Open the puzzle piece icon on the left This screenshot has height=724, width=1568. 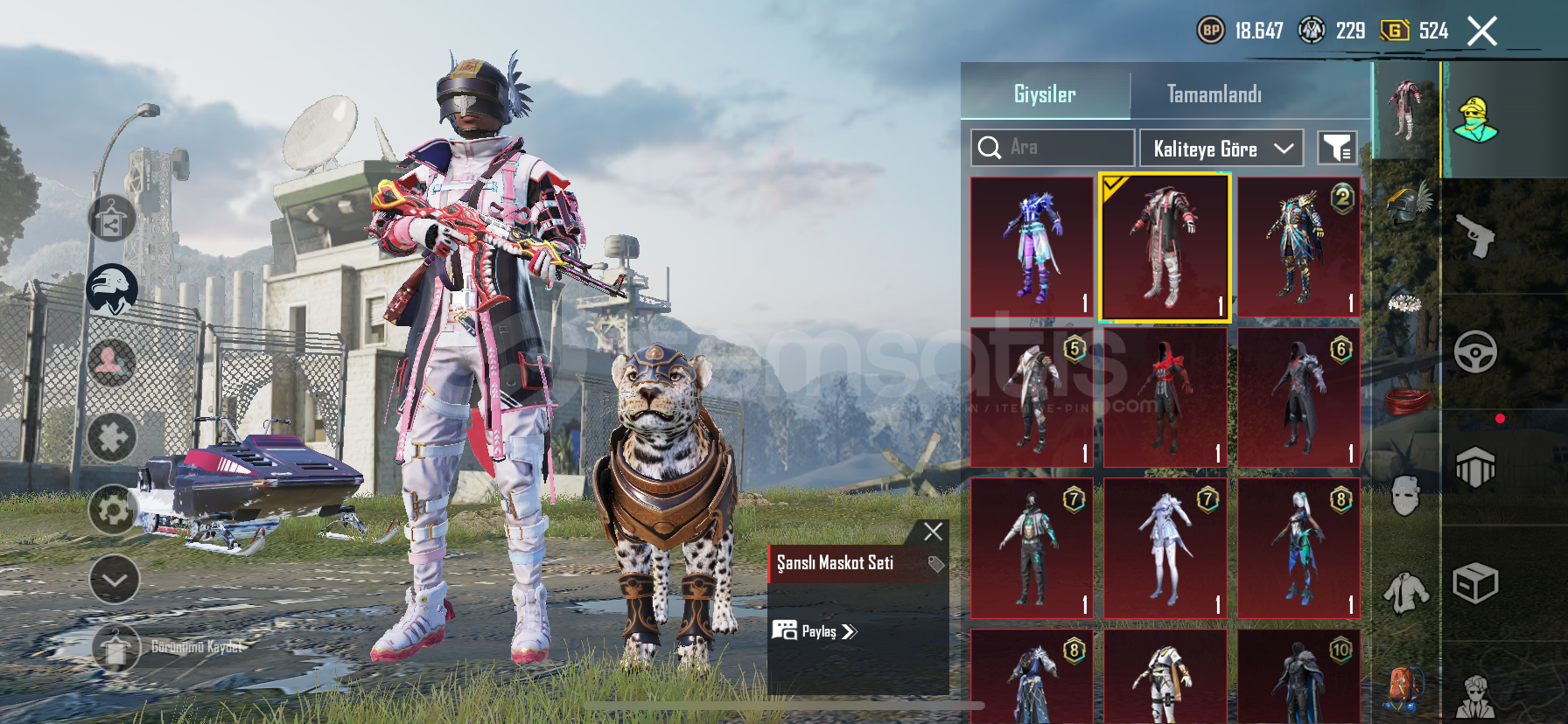click(x=113, y=436)
